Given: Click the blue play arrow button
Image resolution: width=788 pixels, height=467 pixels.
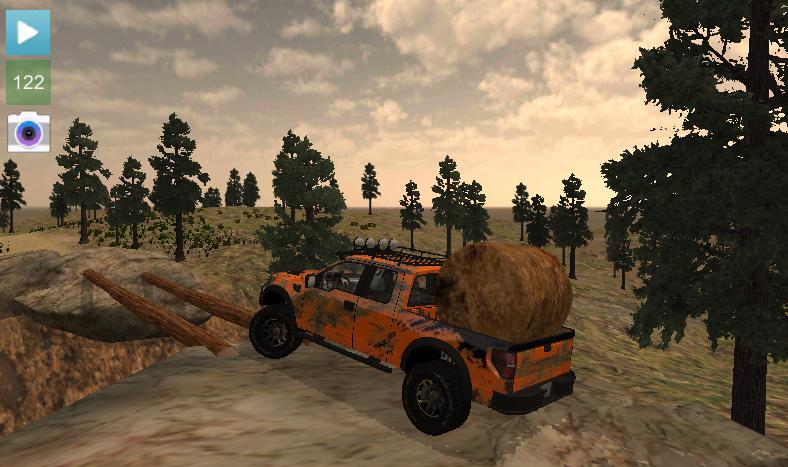Looking at the screenshot, I should 28,32.
